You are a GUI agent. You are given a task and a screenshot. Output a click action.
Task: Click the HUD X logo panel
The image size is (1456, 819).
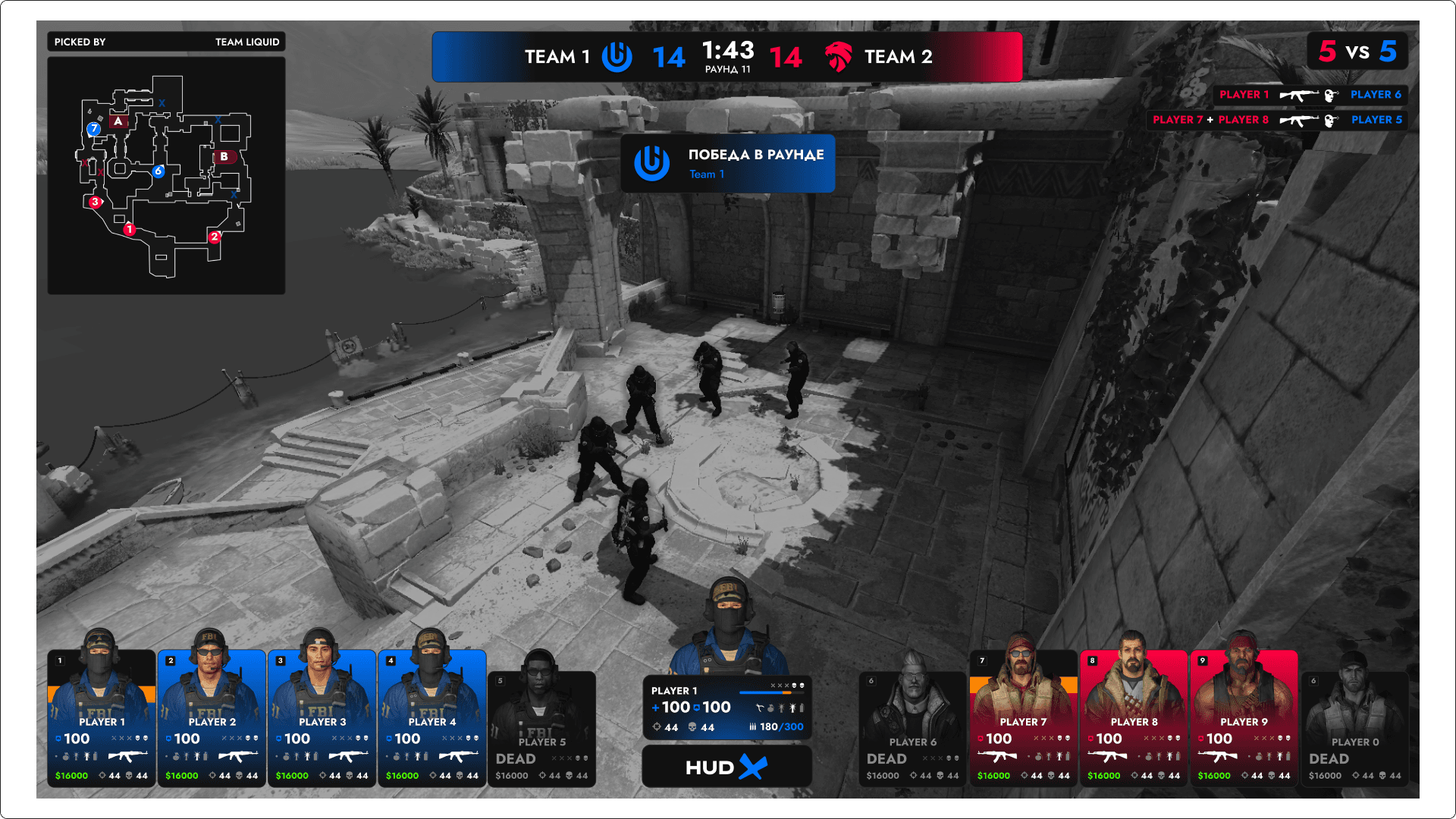tap(726, 767)
